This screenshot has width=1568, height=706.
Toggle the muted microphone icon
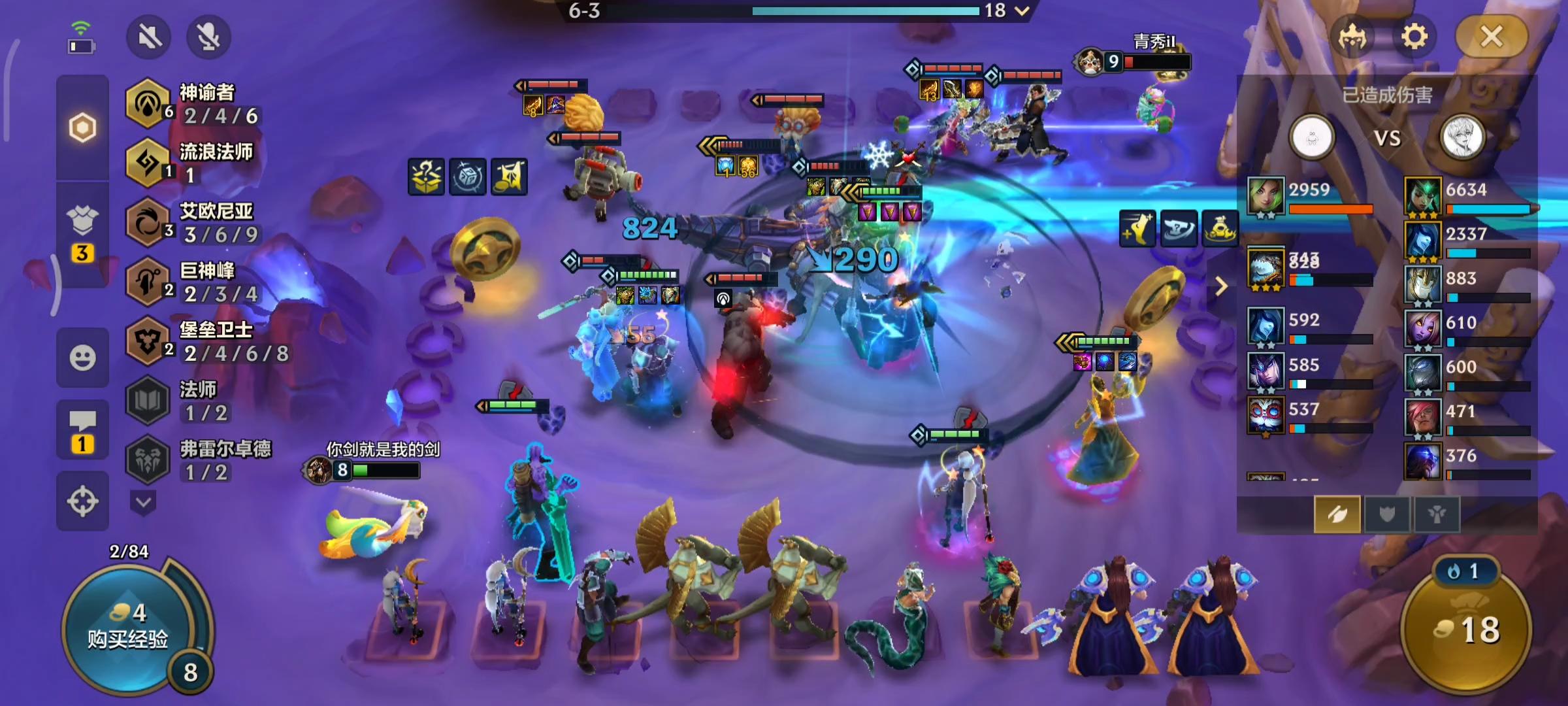[208, 37]
